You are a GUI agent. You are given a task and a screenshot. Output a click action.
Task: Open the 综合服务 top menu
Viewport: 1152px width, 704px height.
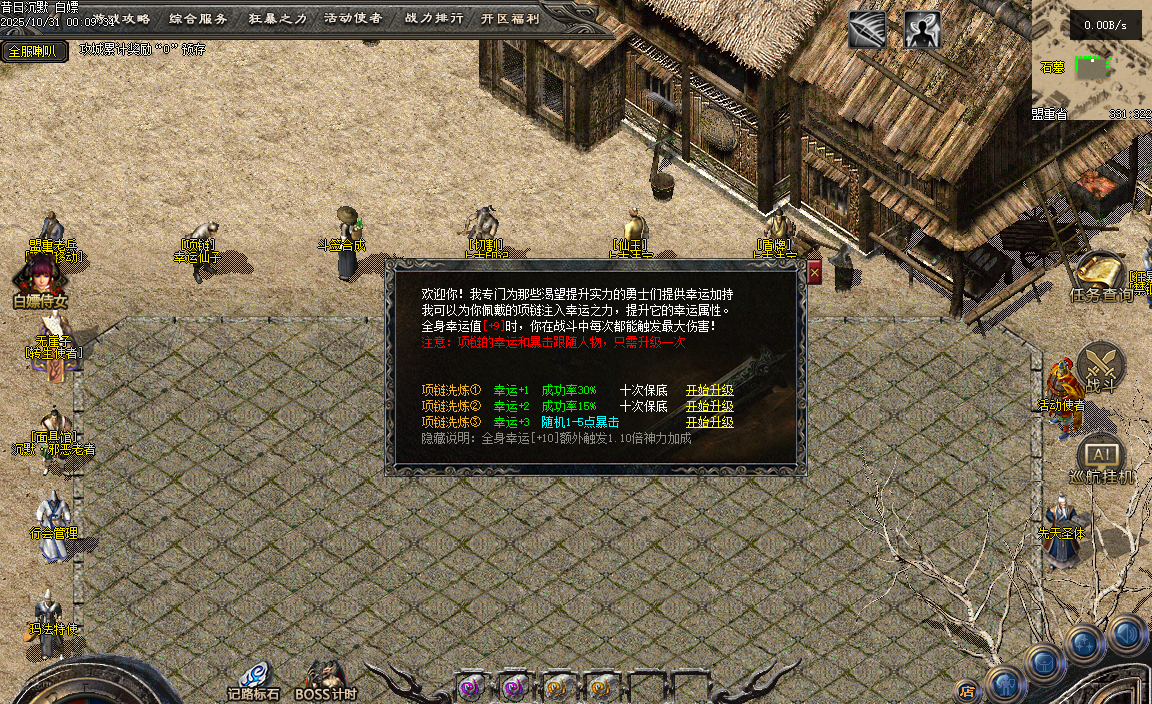coord(198,18)
